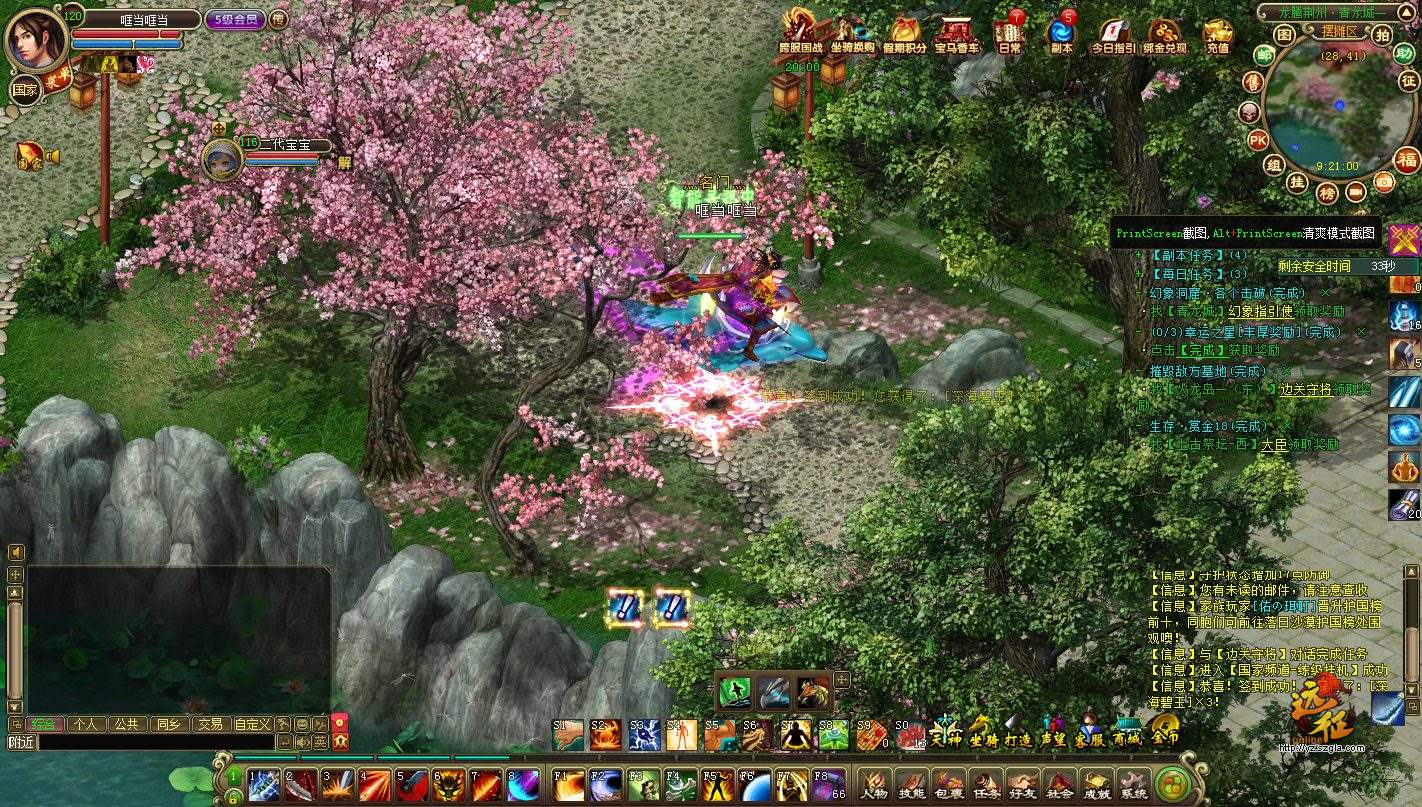The image size is (1422, 807).
Task: Open the 好友 friends list
Action: [1022, 784]
